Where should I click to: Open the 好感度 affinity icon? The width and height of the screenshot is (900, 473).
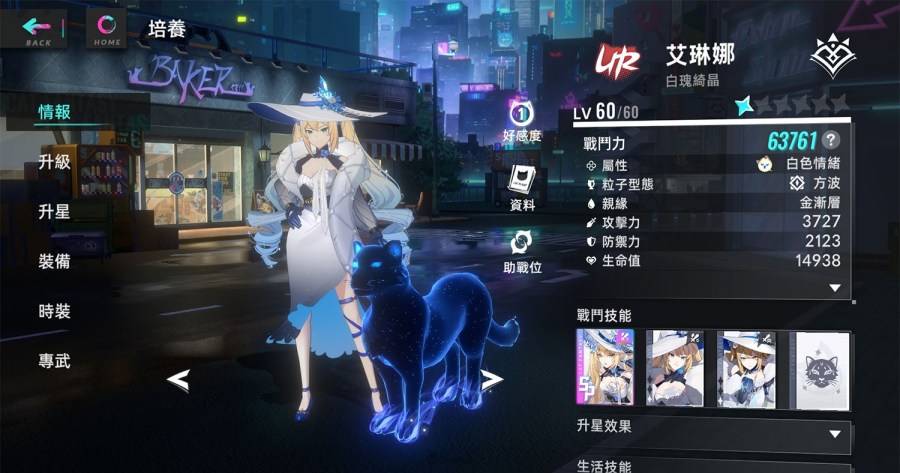click(x=522, y=118)
